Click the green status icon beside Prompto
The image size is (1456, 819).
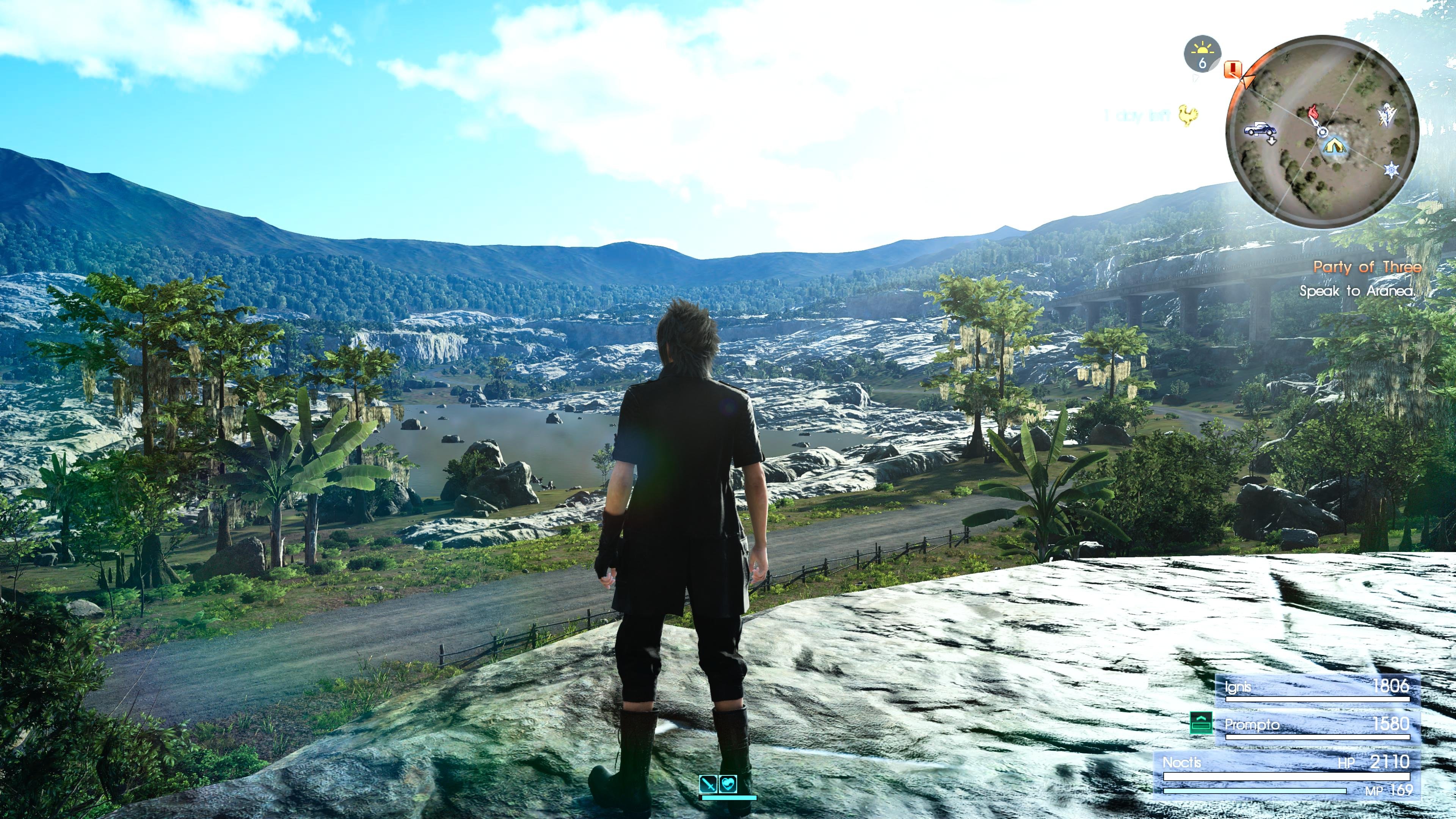pos(1200,723)
